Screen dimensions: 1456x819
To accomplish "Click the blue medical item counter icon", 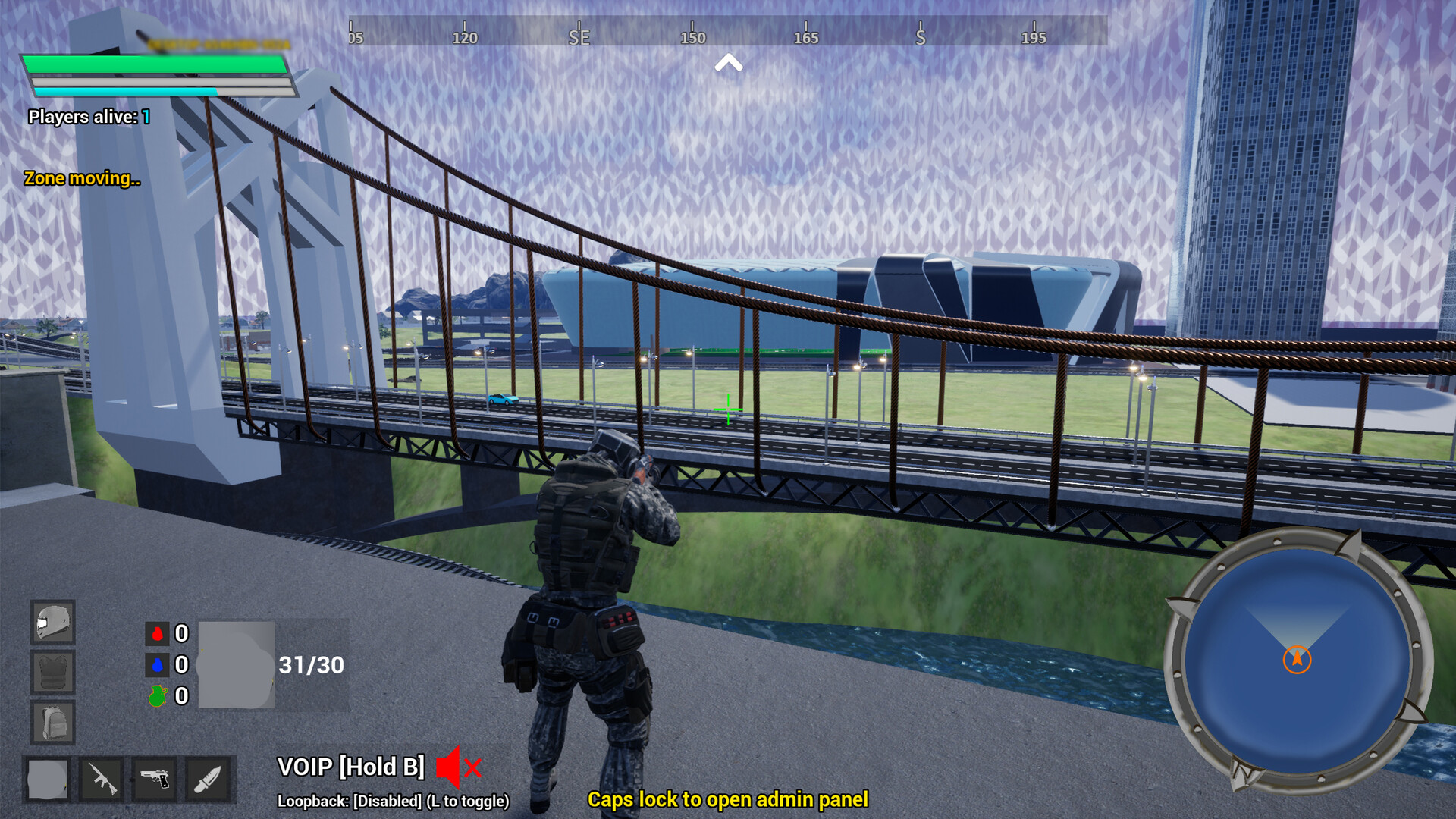I will 157,666.
